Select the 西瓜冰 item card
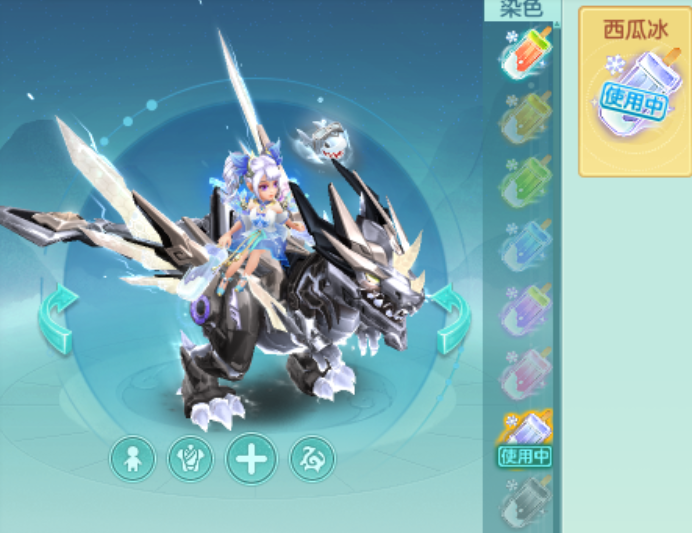Viewport: 692px width, 533px height. click(634, 92)
